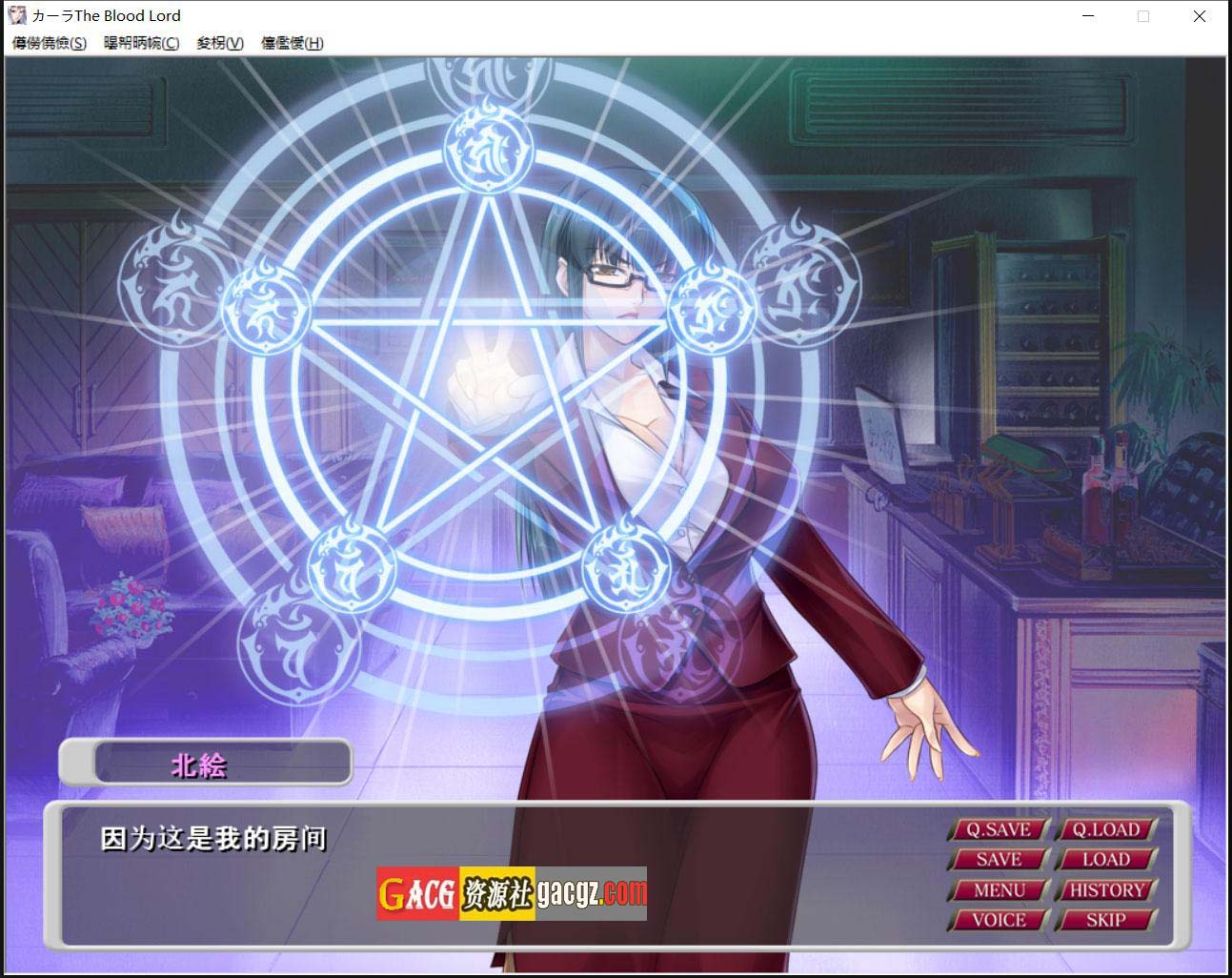Click the VOICE button
The image size is (1232, 978).
[x=998, y=921]
